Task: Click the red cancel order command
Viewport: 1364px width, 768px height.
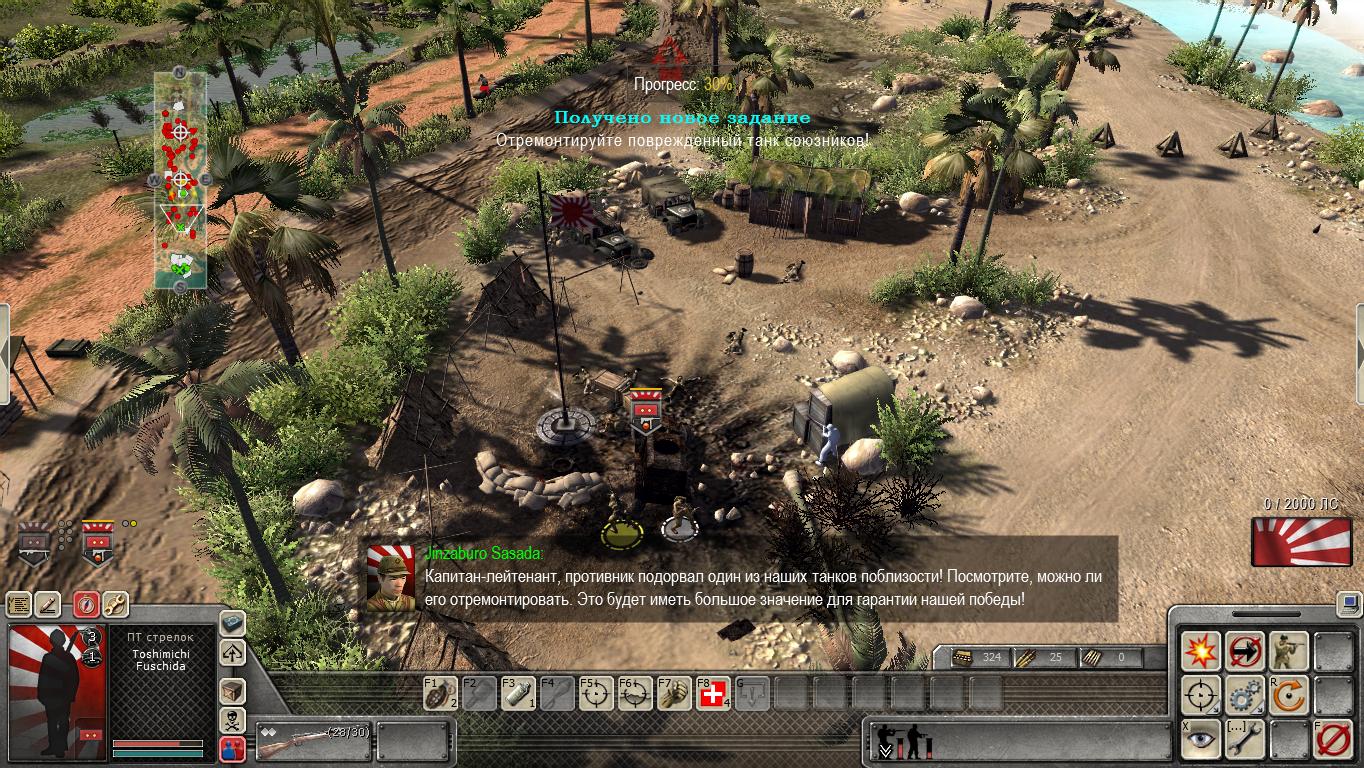Action: tap(1333, 739)
